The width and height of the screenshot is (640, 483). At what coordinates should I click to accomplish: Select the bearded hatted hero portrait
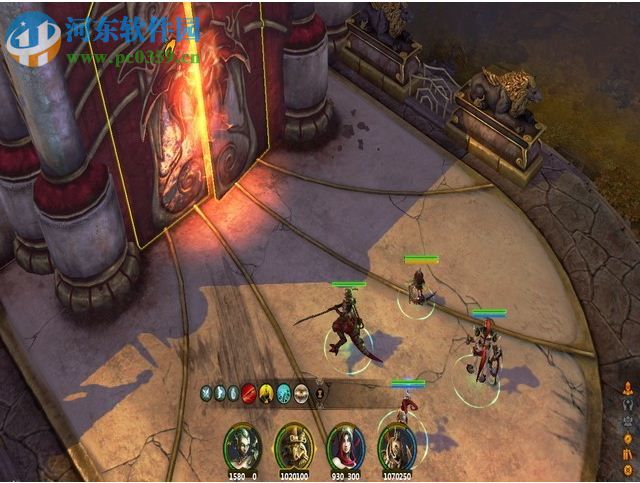click(294, 446)
